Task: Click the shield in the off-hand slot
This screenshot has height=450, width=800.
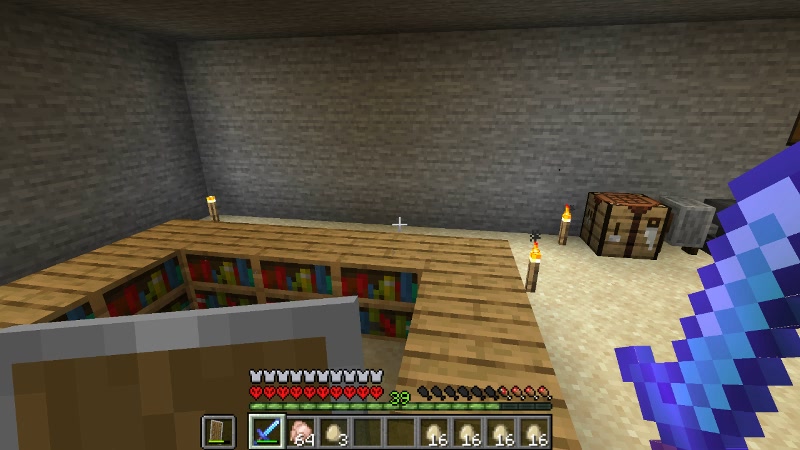Action: pos(219,431)
